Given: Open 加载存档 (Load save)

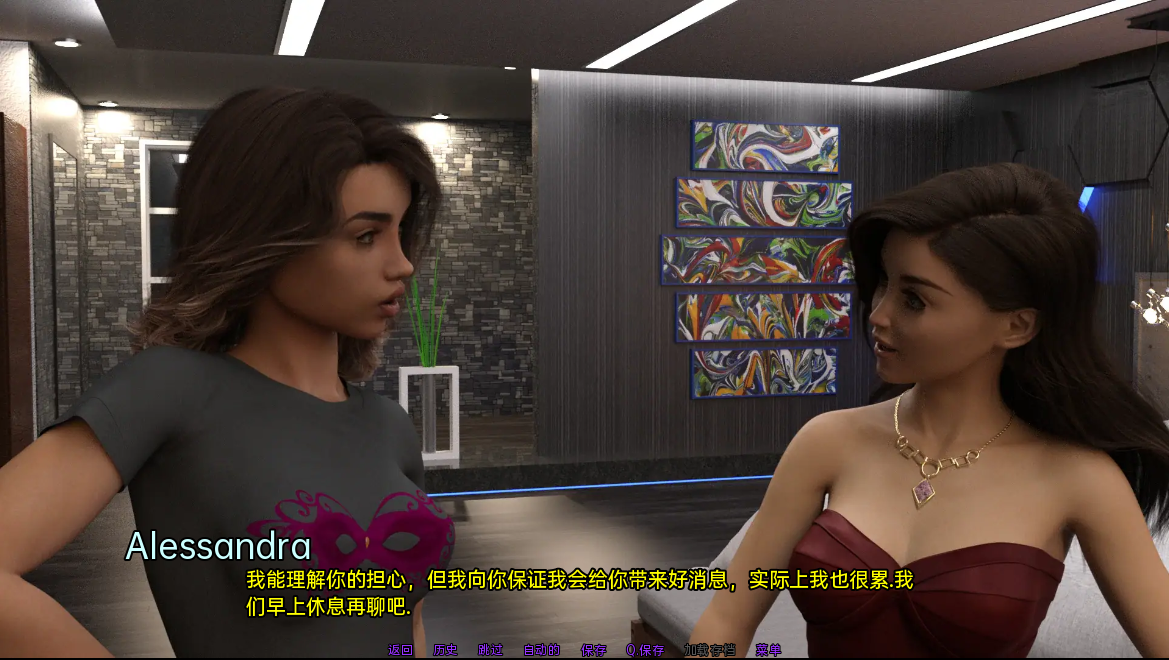Looking at the screenshot, I should tap(709, 650).
